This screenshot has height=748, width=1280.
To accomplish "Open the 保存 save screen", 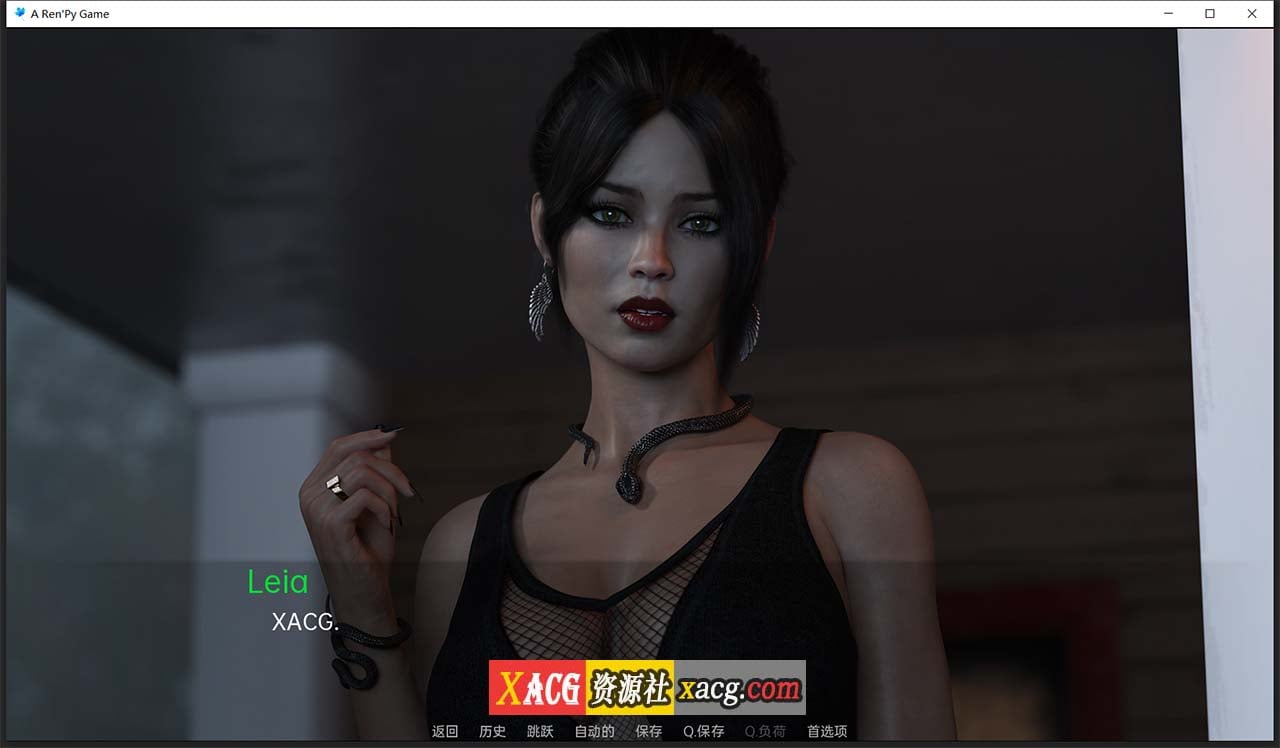I will (x=649, y=731).
